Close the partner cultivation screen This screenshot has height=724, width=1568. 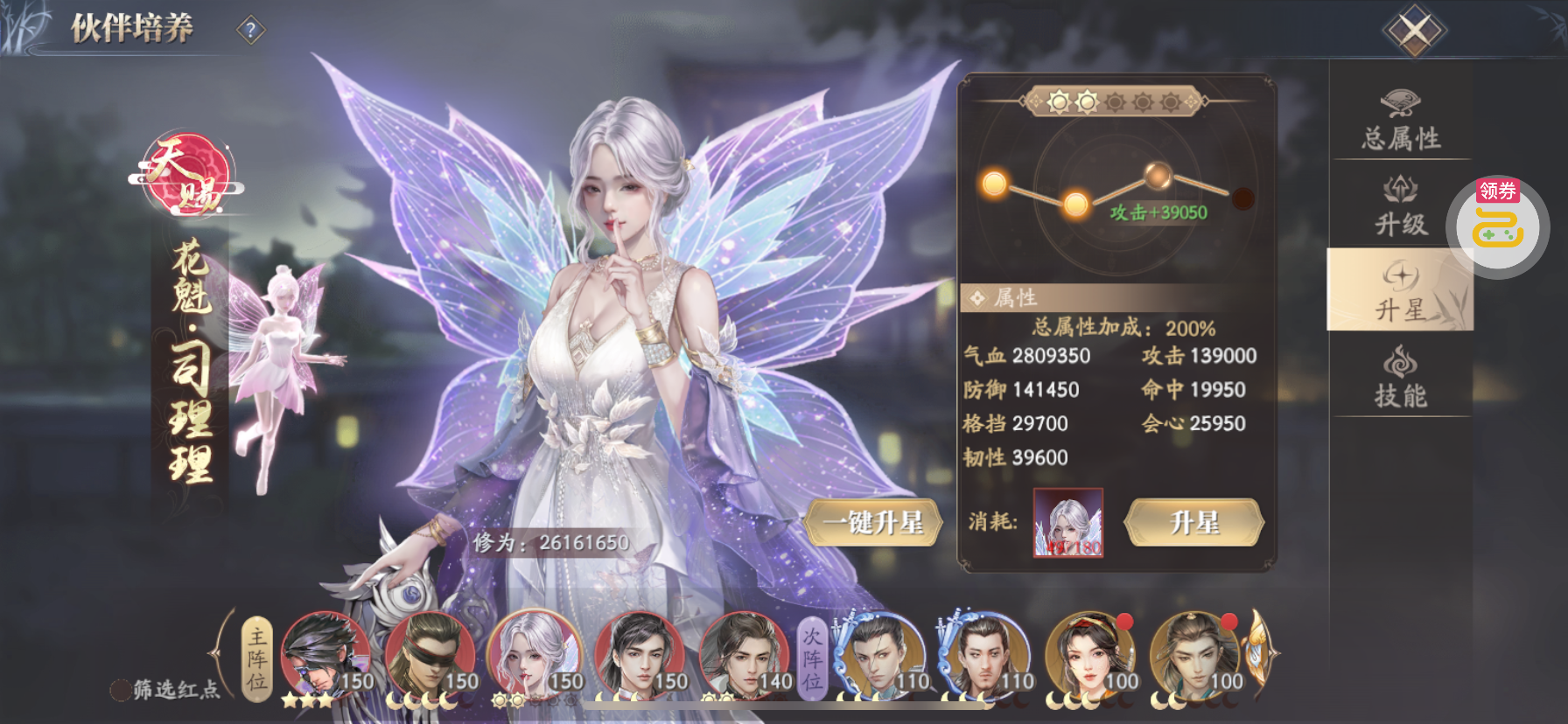(x=1414, y=31)
